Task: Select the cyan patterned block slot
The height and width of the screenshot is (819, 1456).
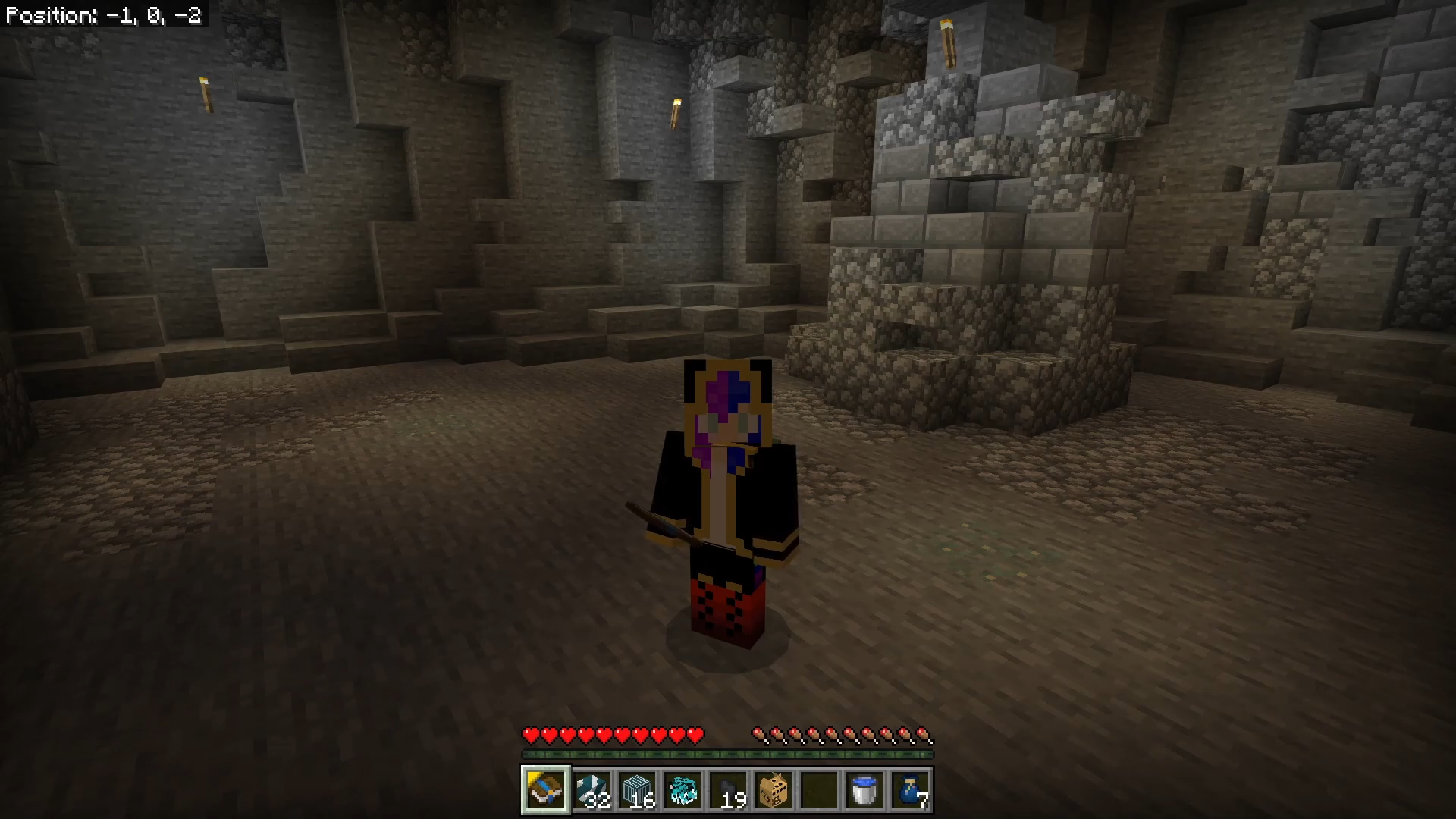Action: point(682,789)
